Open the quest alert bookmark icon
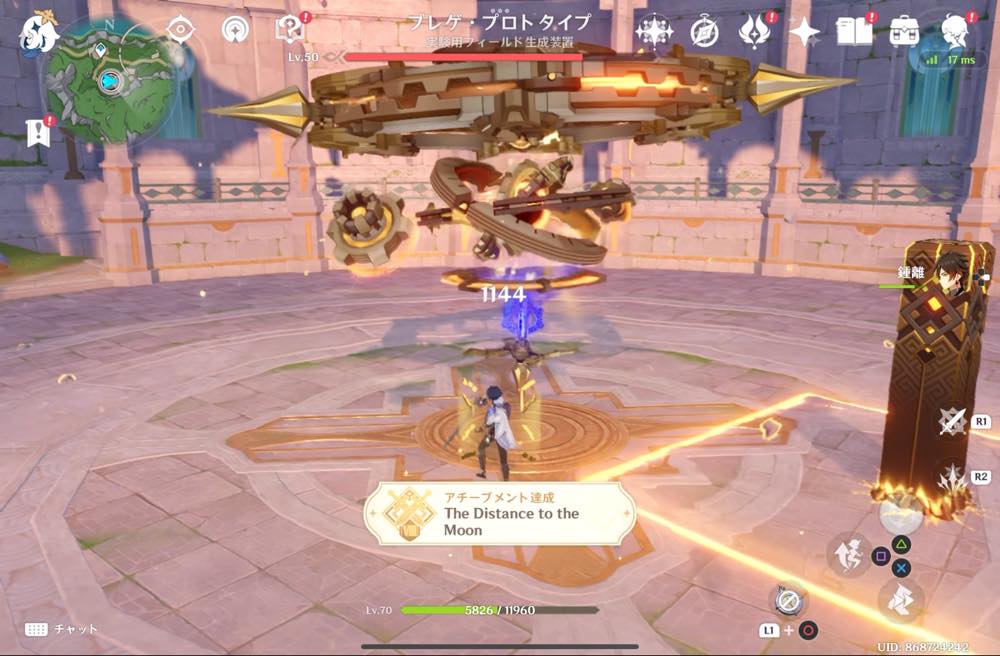The image size is (1000, 656). coord(39,133)
